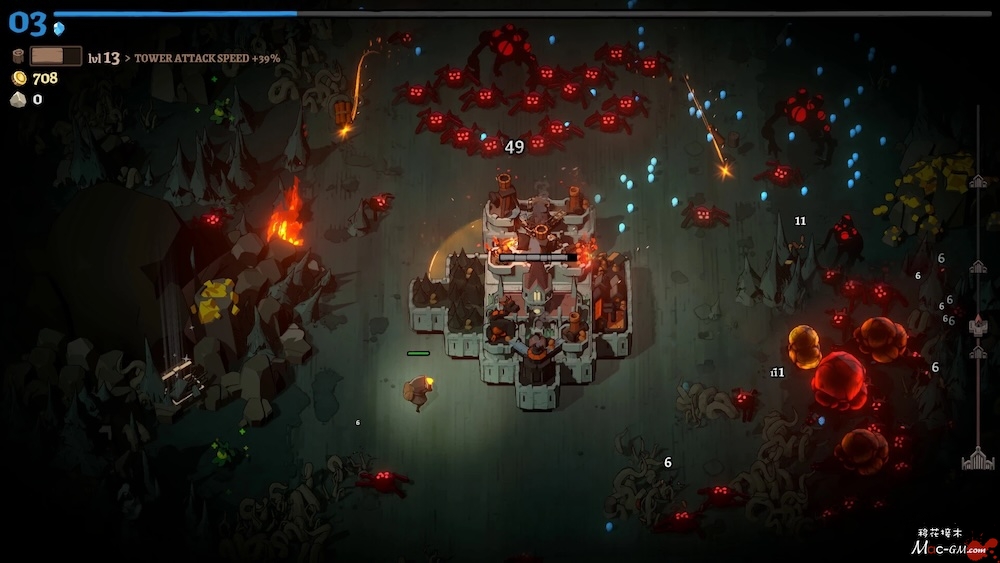Select the large castle marker ending the track
This screenshot has width=1000, height=563.
coord(977,459)
